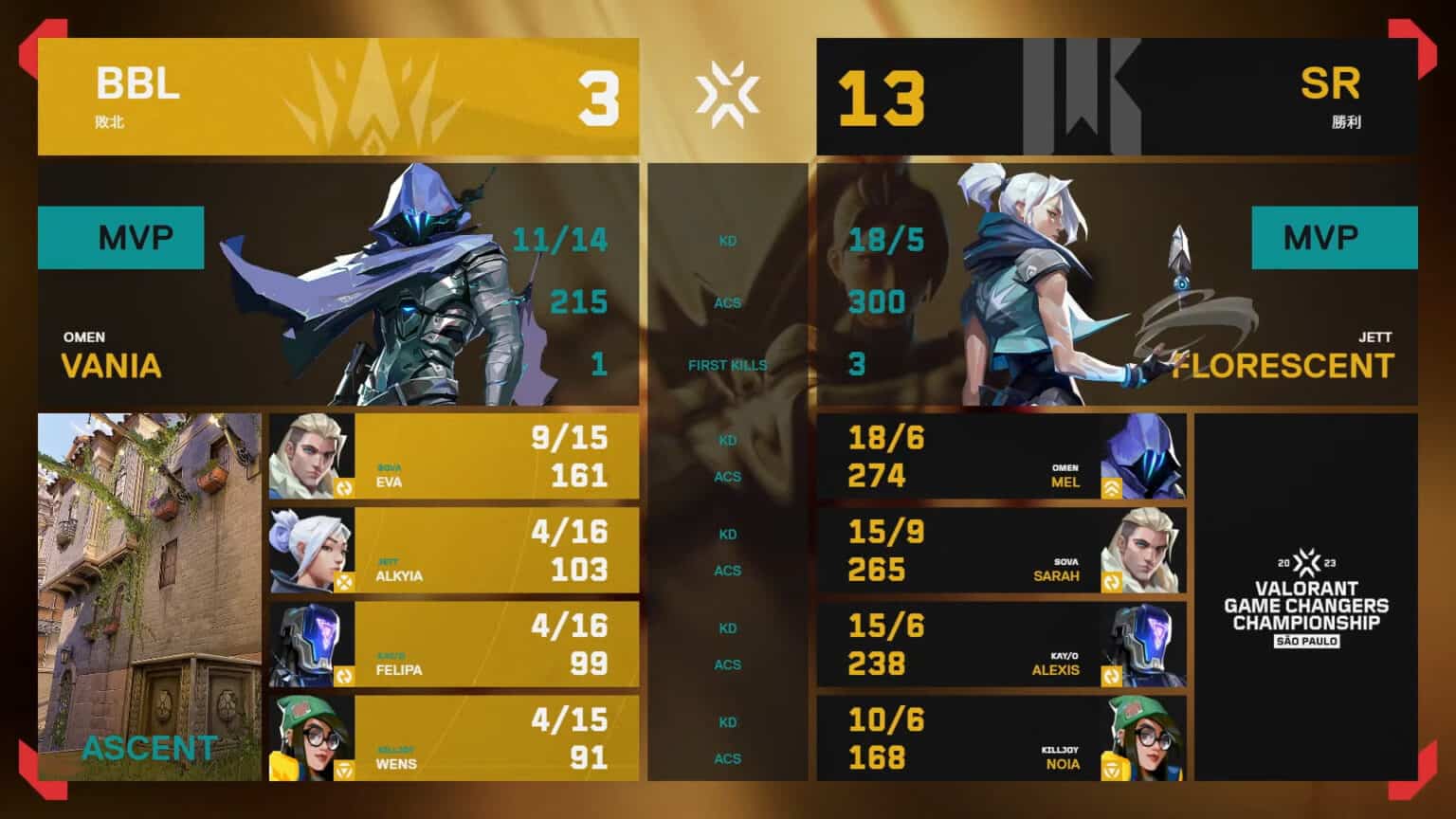The width and height of the screenshot is (1456, 819).
Task: Open FLORESCENT's player name link
Action: 1282,365
